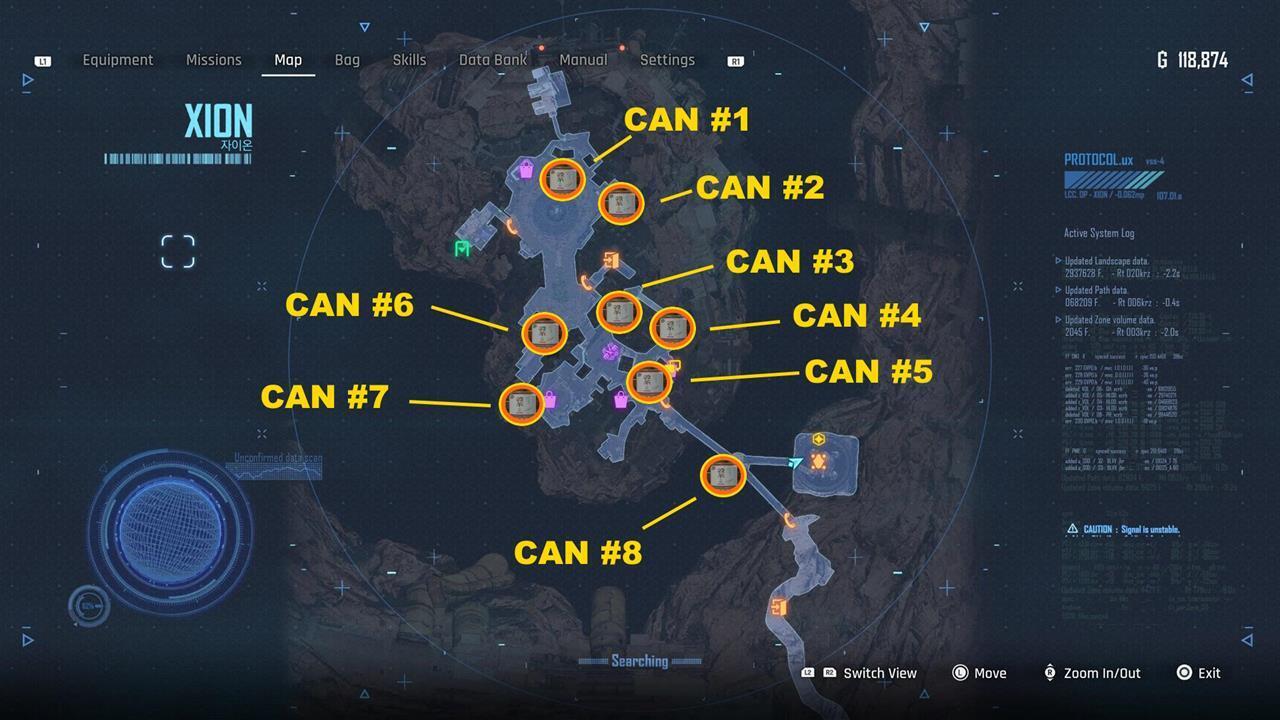This screenshot has height=720, width=1280.
Task: Switch to the Skills tab
Action: (409, 60)
